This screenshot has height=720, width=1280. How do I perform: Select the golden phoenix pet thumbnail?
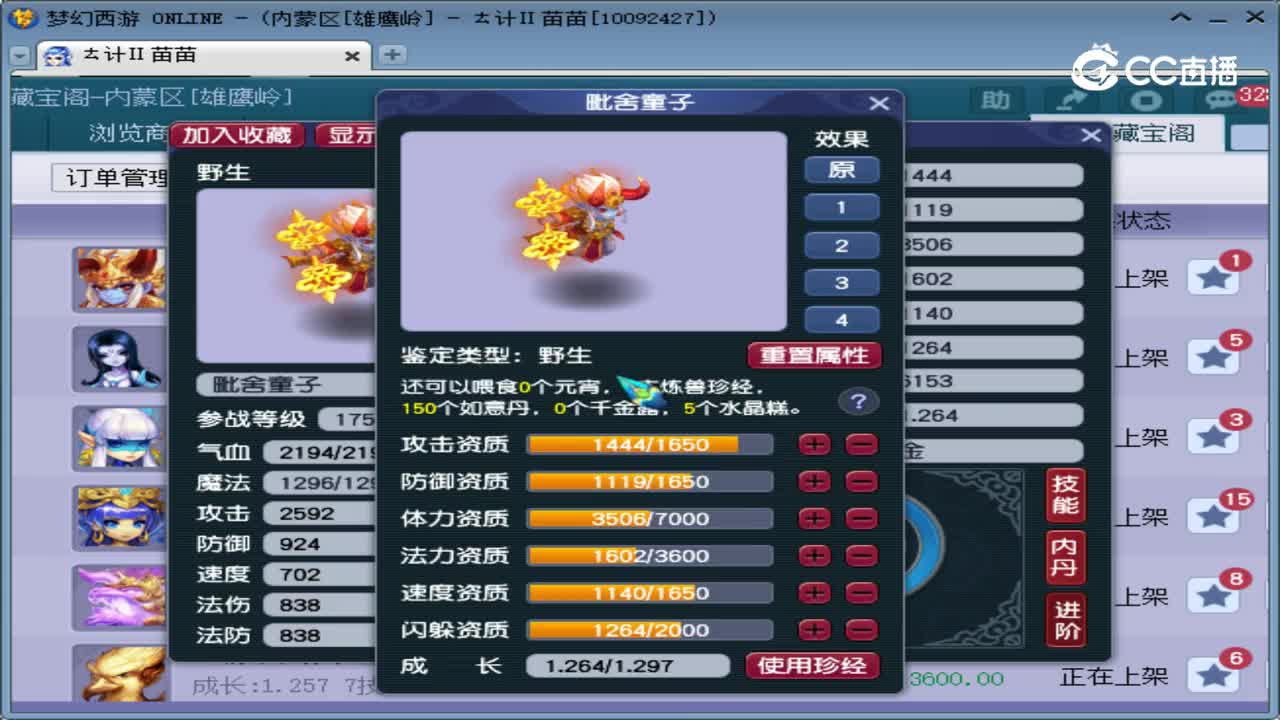pos(120,672)
